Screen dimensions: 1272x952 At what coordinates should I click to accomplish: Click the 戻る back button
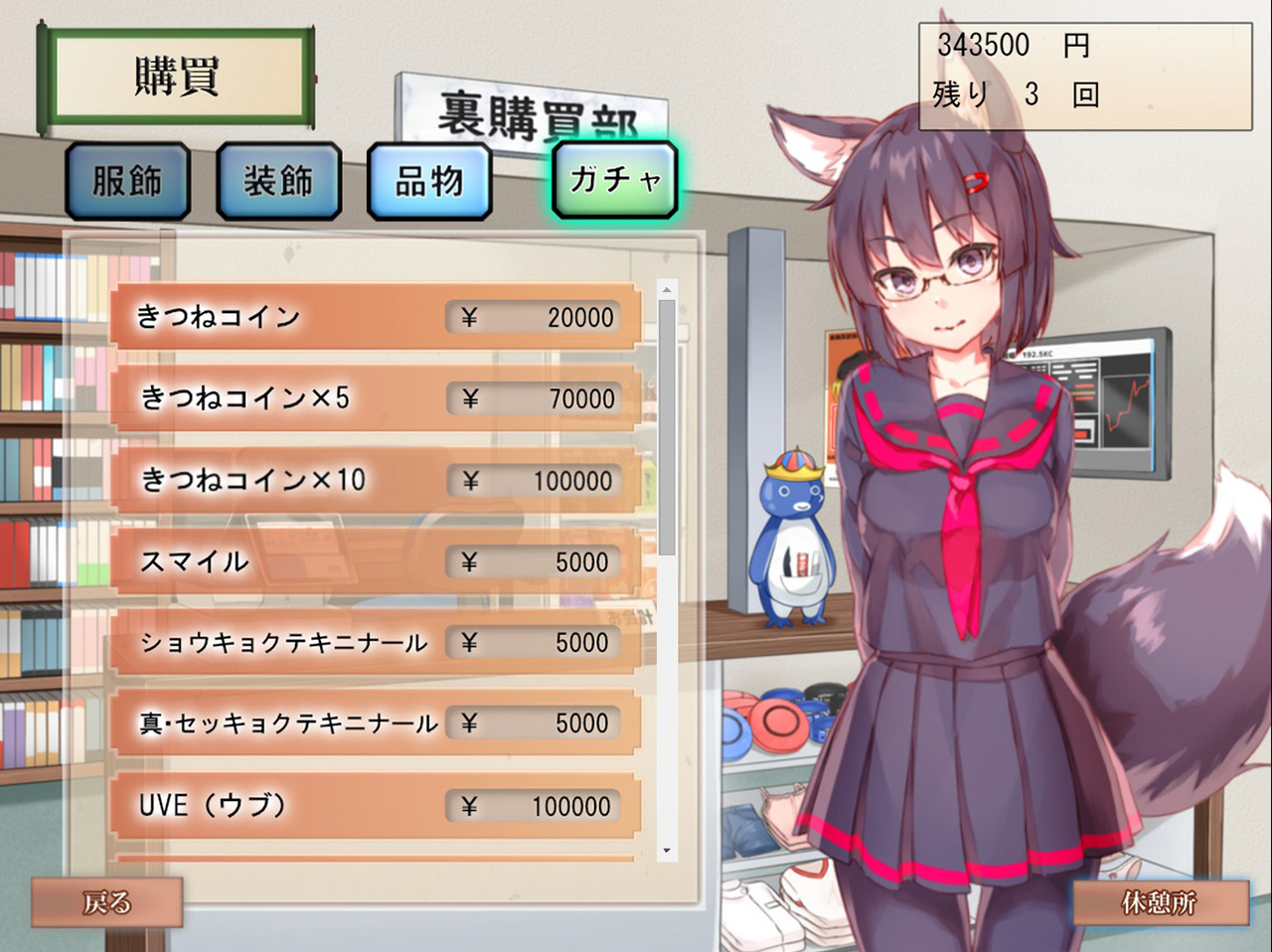[107, 902]
